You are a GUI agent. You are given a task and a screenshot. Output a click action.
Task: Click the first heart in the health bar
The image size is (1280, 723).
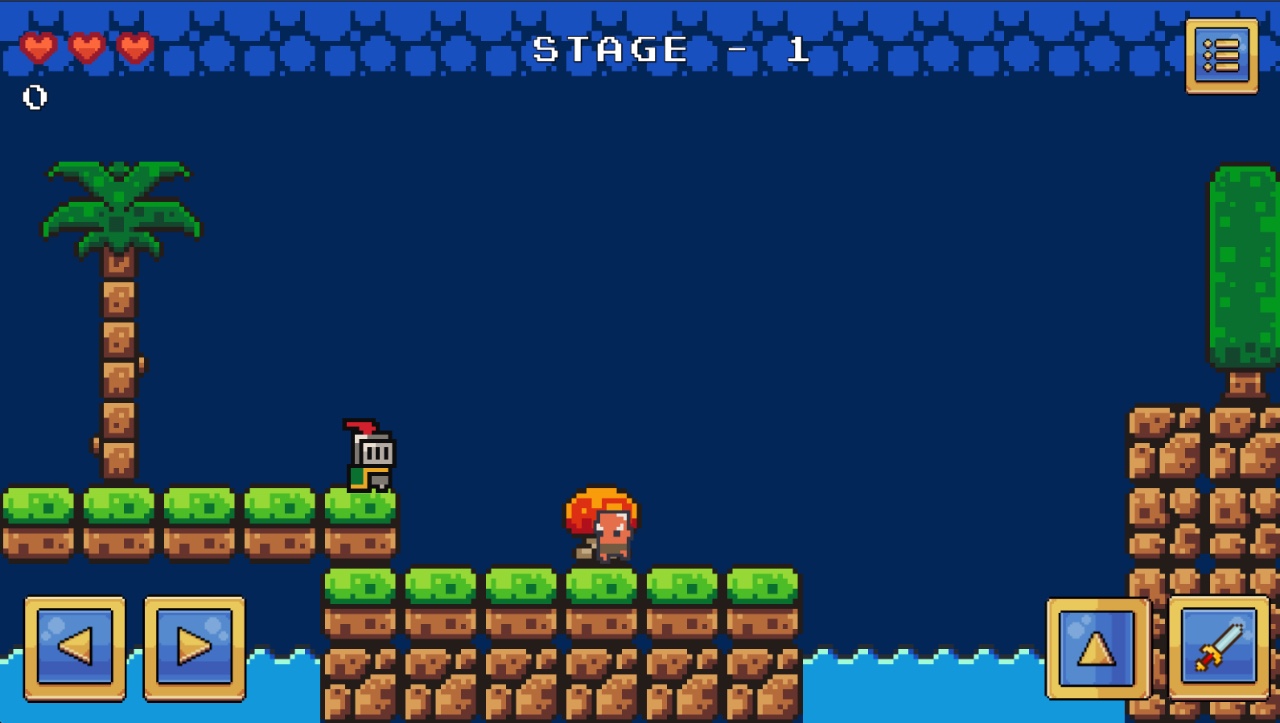(38, 47)
